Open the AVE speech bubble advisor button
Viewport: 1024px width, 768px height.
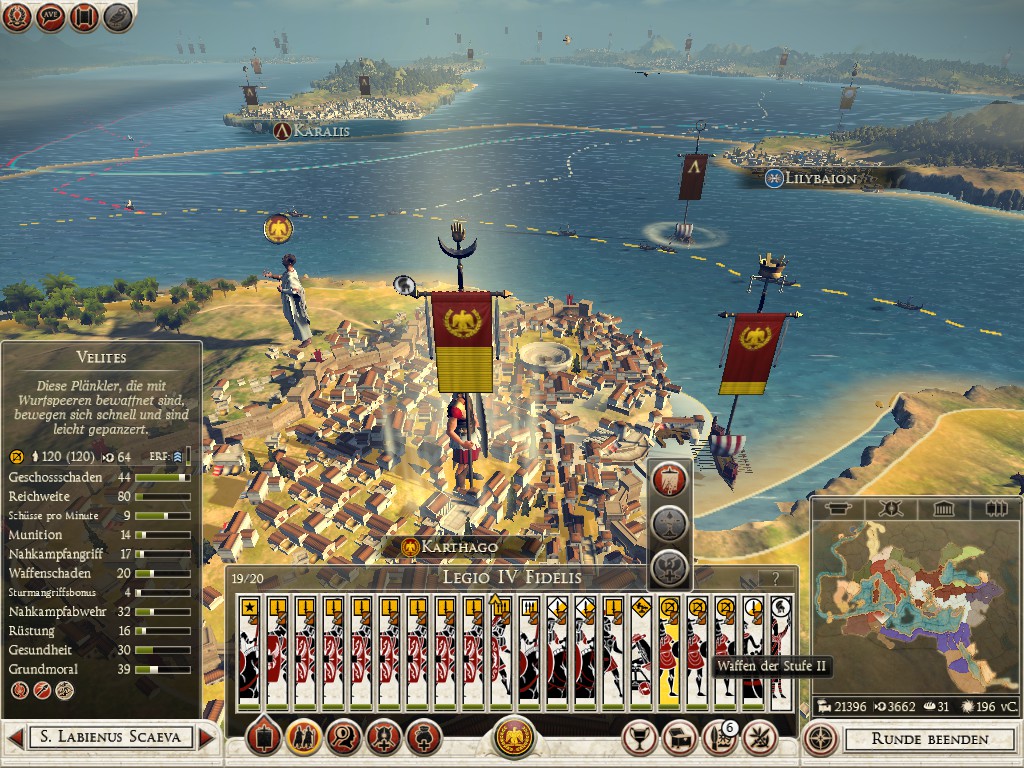point(51,17)
